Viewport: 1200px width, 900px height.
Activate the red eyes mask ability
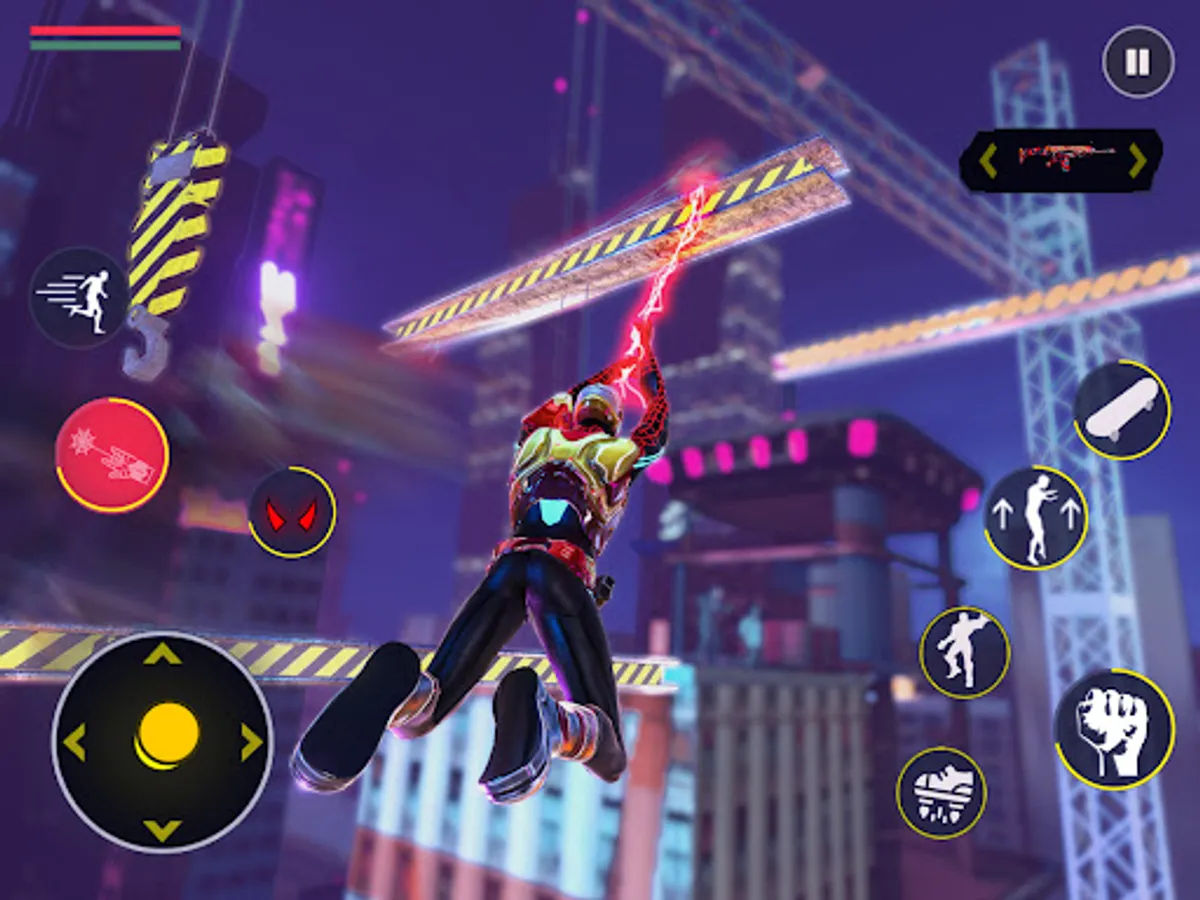pos(292,513)
